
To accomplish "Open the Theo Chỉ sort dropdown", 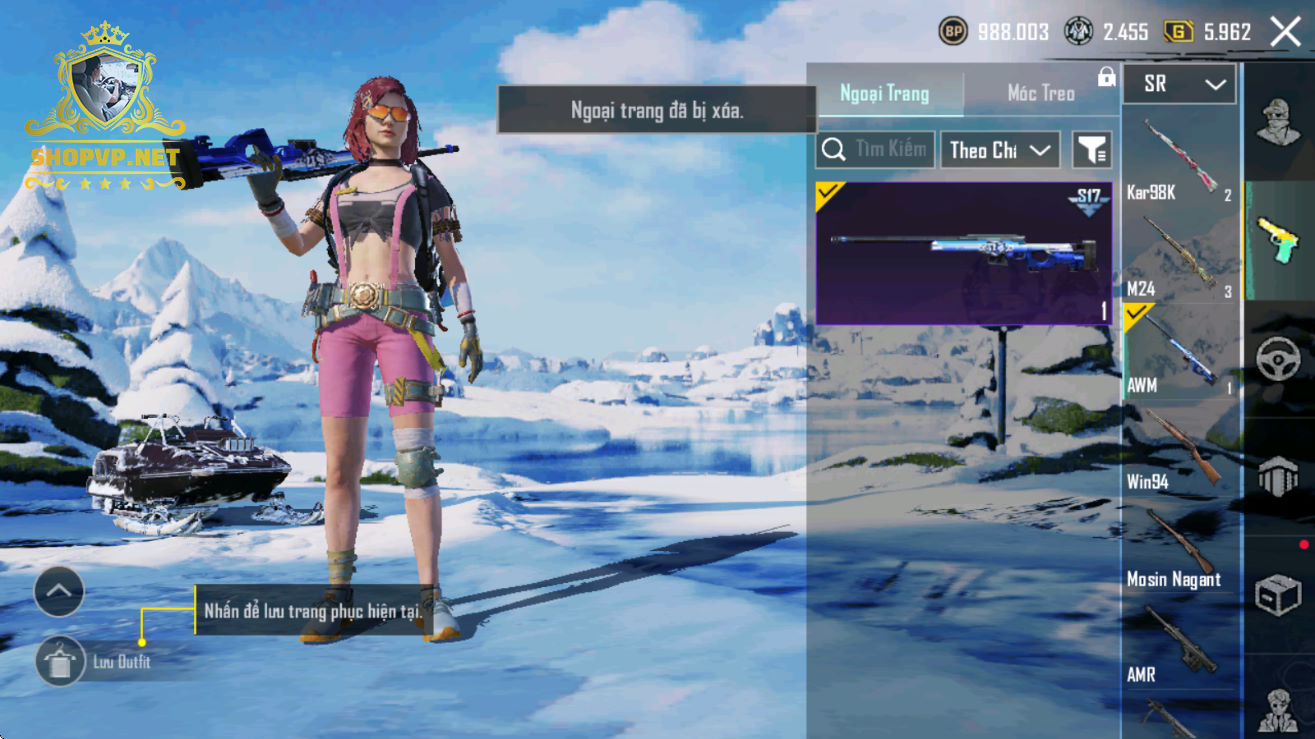I will coord(1000,150).
